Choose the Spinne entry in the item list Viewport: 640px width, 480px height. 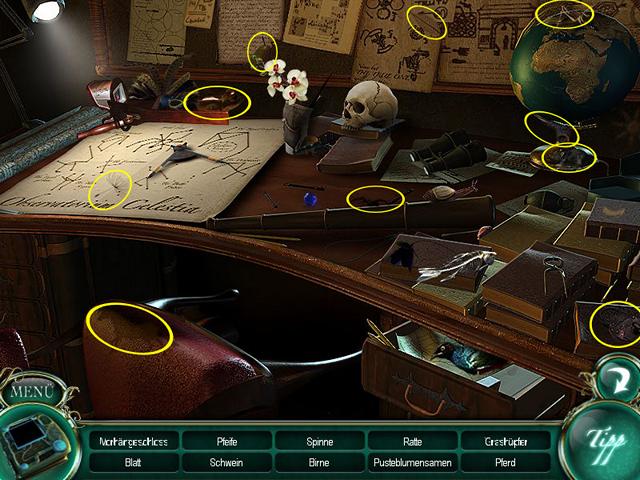click(x=319, y=441)
